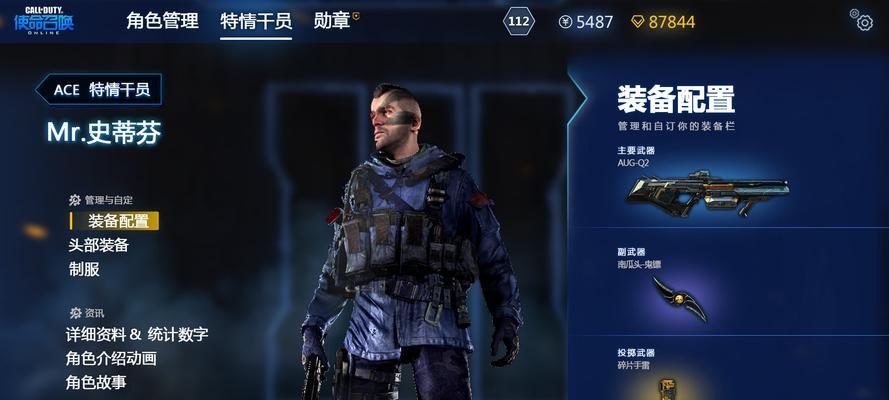
Task: Select the AUG-Q2 primary weapon slot
Action: pos(707,190)
